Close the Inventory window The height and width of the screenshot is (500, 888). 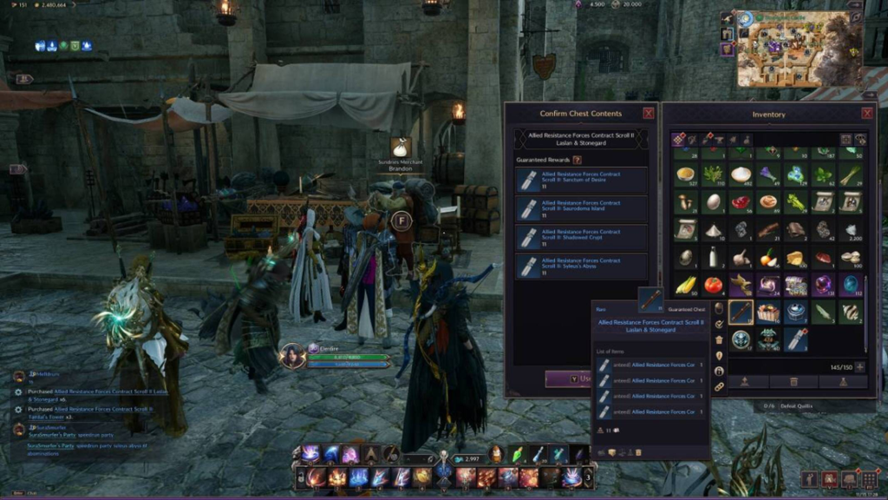coord(868,114)
